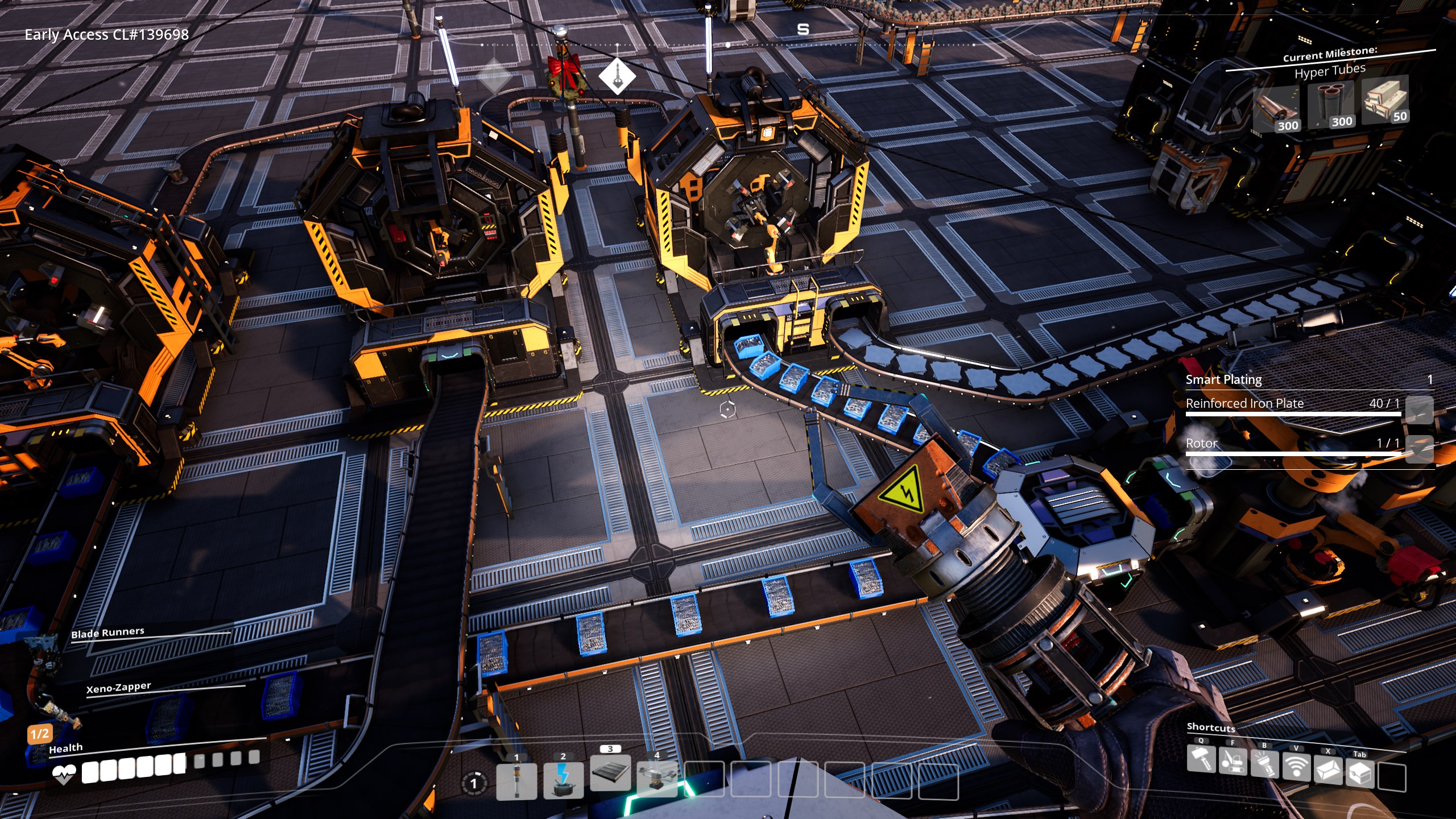Choose the lightning bolt power hotbar slot
The height and width of the screenshot is (819, 1456).
pos(563,780)
